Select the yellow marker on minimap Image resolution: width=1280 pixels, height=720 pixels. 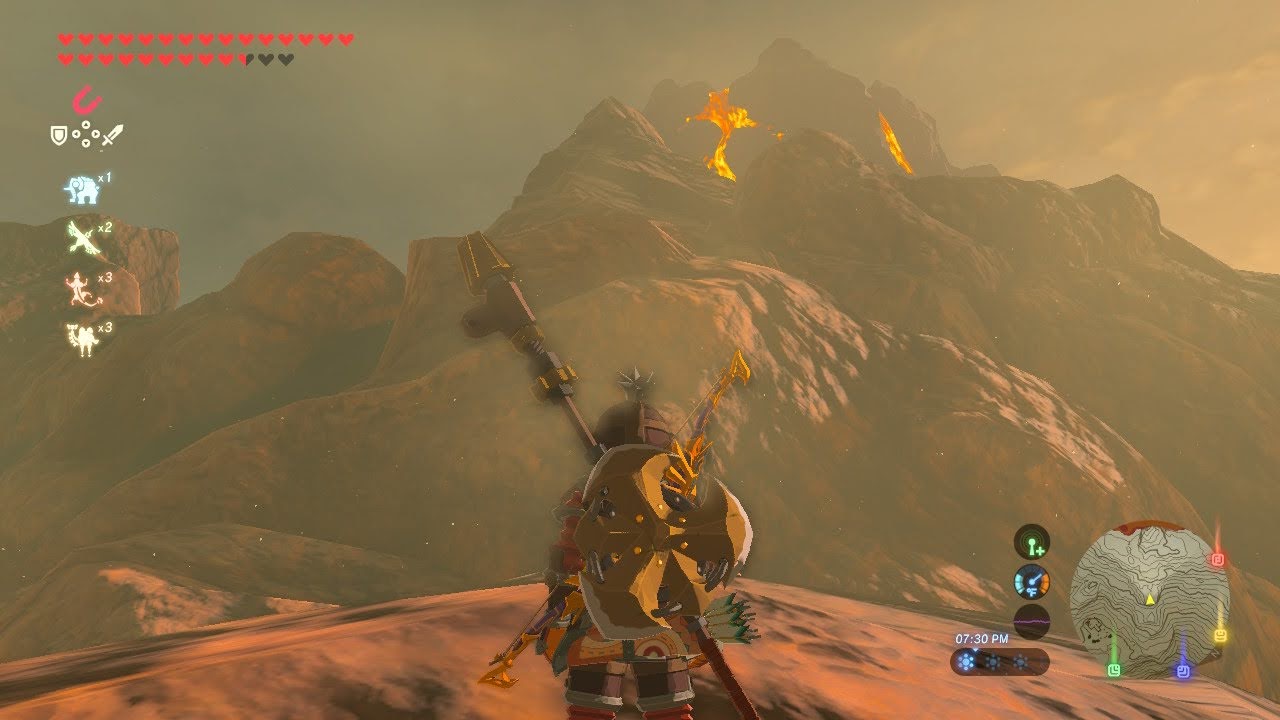(x=1220, y=636)
